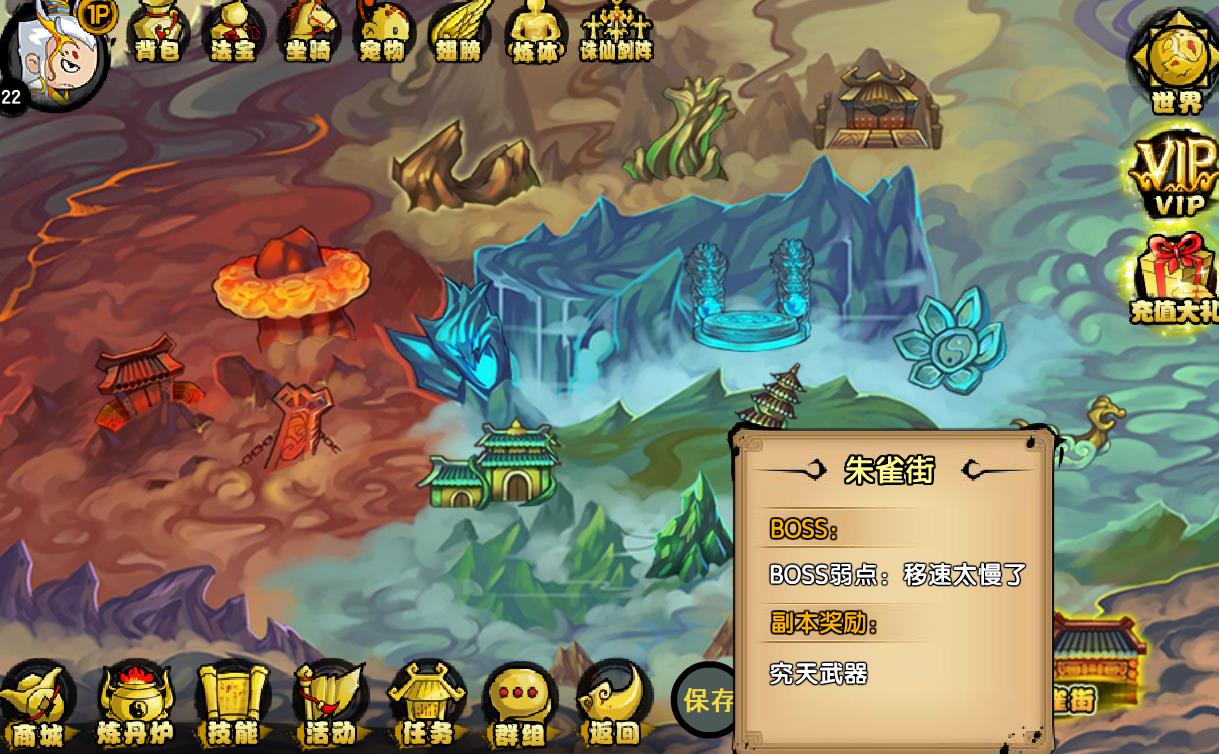The height and width of the screenshot is (754, 1219).
Task: Open the 世界 world map button
Action: (x=1176, y=58)
